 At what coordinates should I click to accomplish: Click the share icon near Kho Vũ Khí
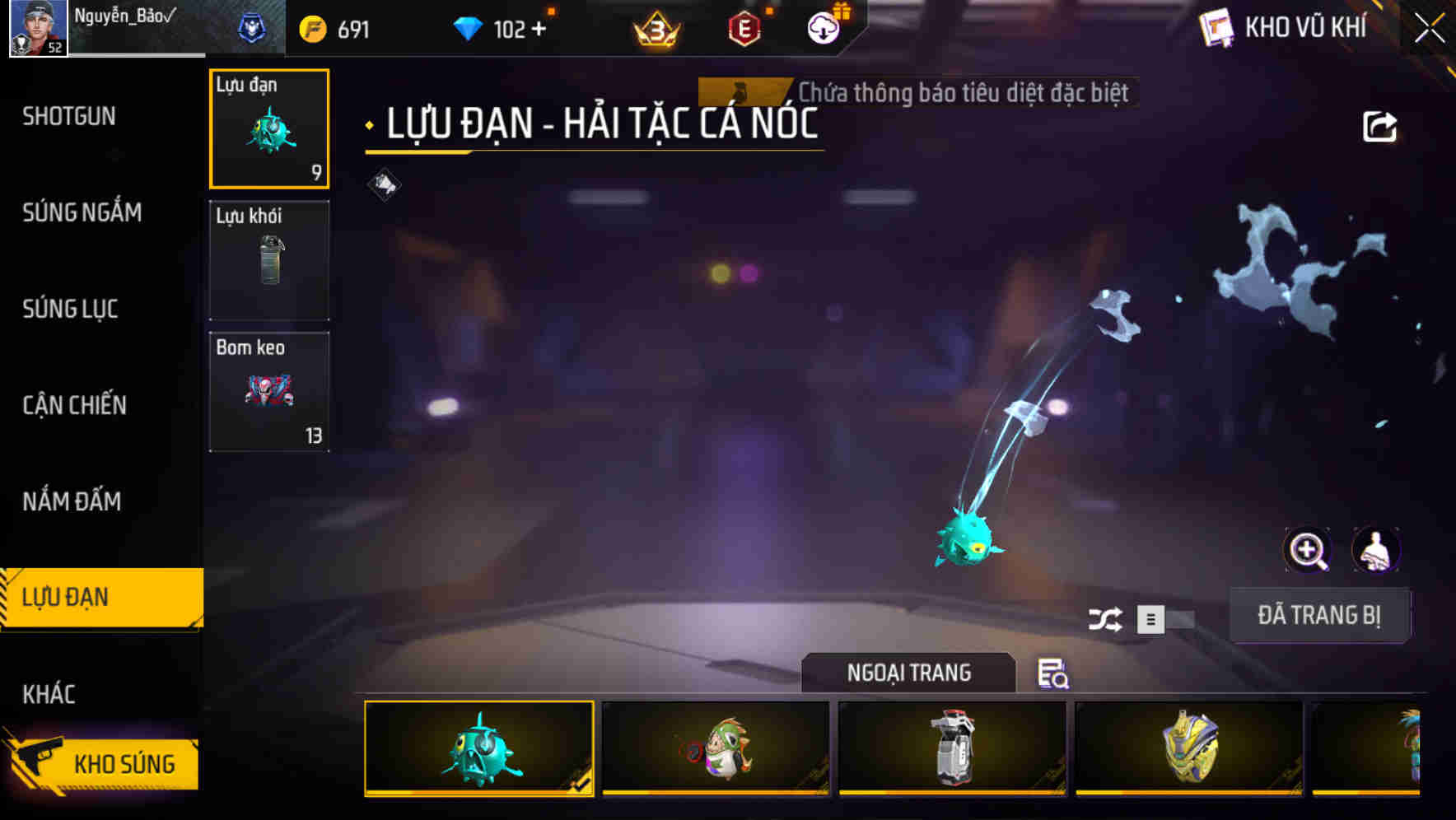(x=1379, y=126)
